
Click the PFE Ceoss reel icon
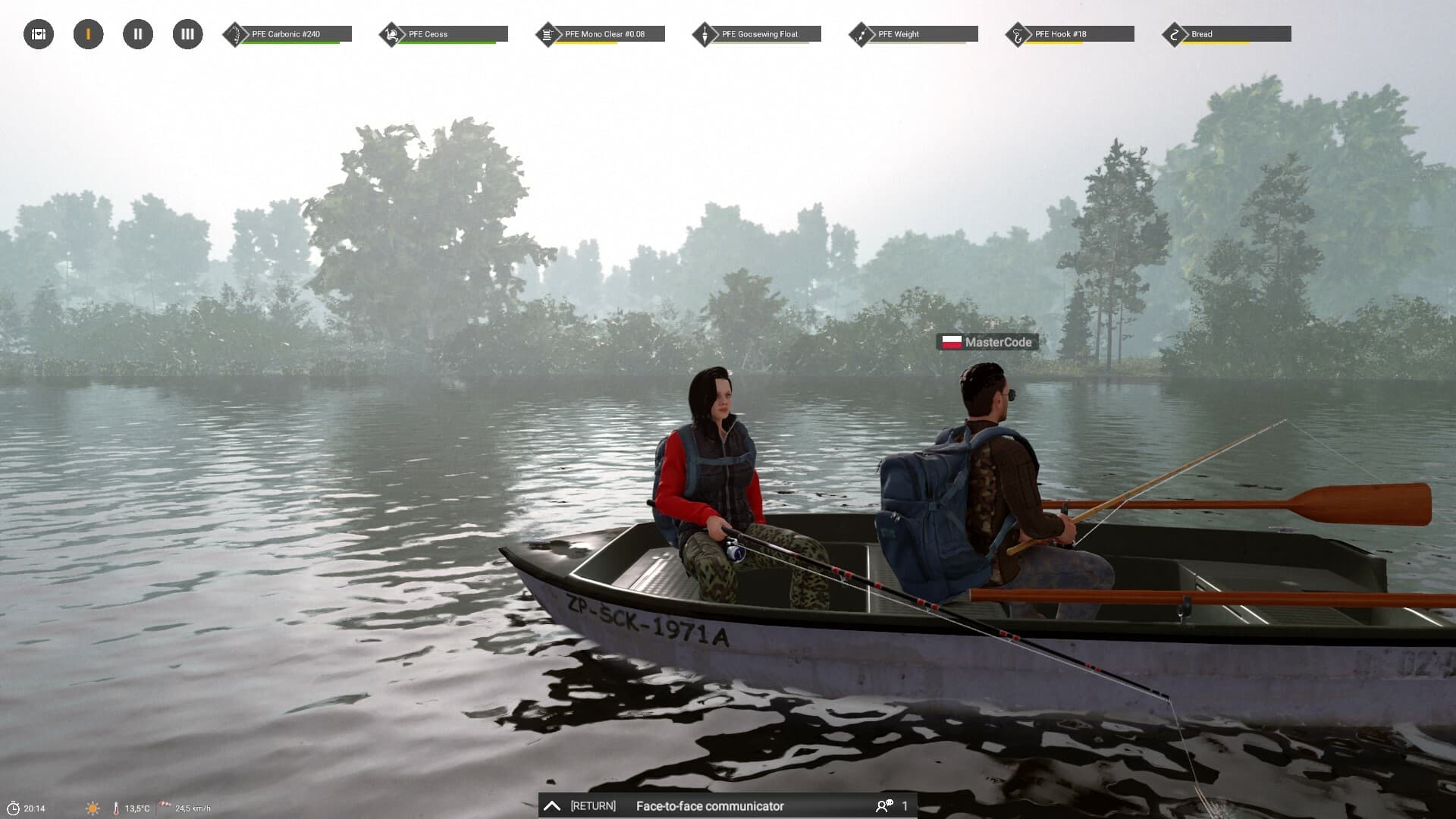pyautogui.click(x=391, y=33)
